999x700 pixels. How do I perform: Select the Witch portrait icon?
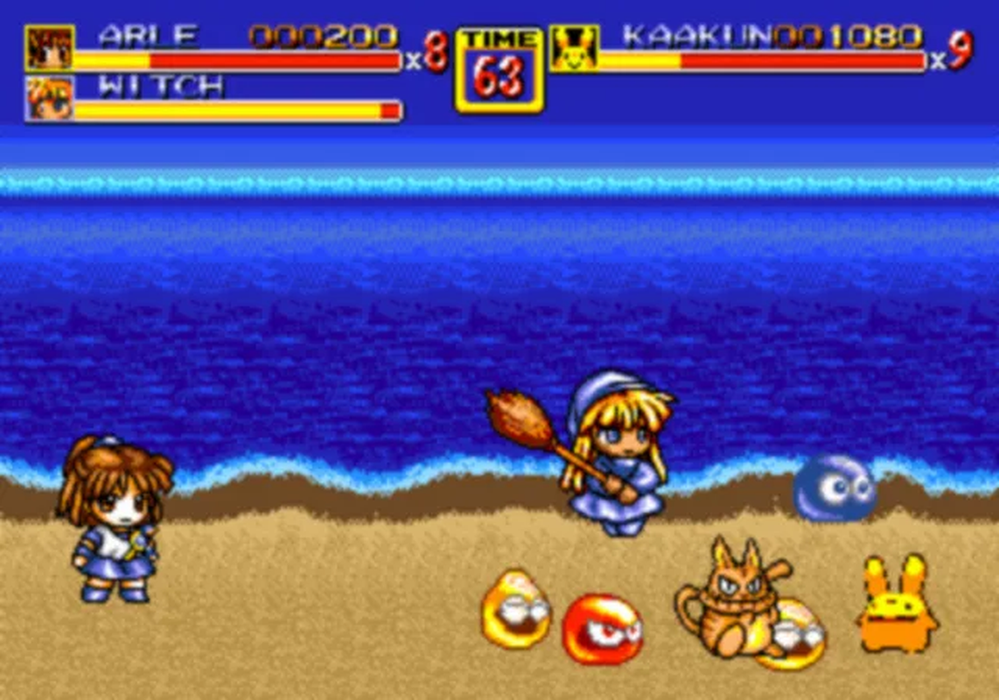49,98
